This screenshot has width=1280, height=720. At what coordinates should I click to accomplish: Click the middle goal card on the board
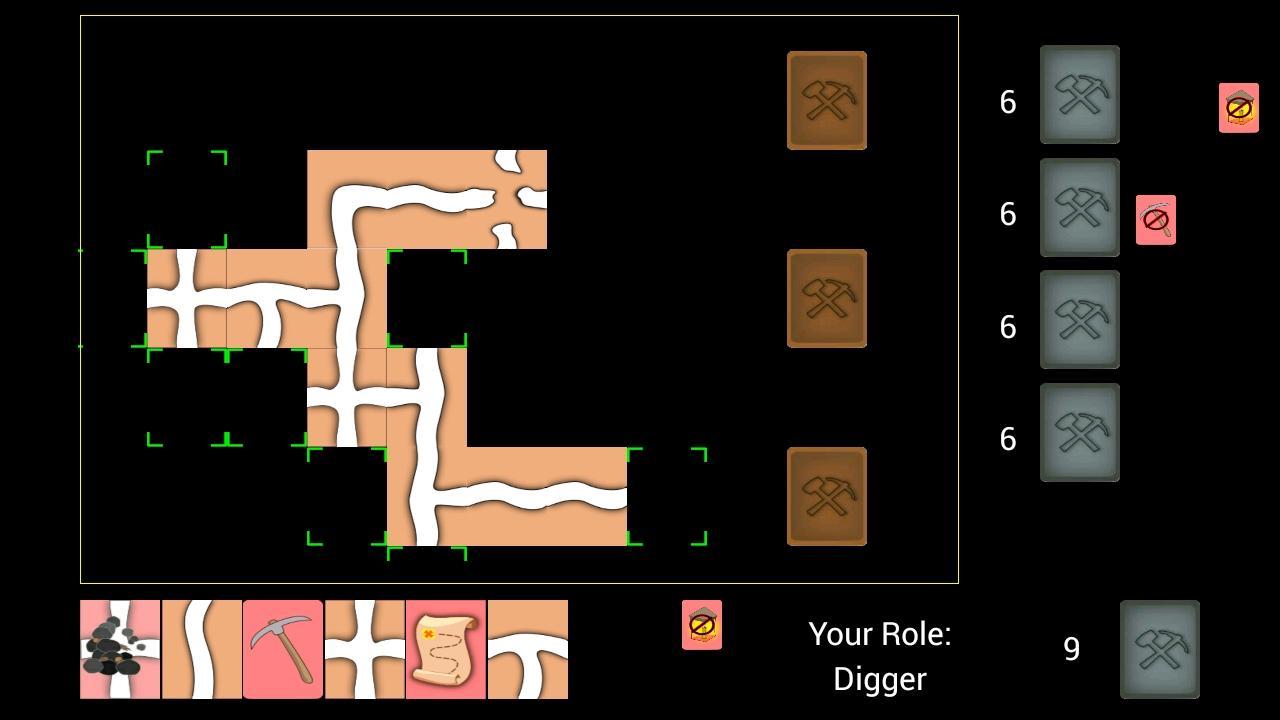click(x=826, y=297)
